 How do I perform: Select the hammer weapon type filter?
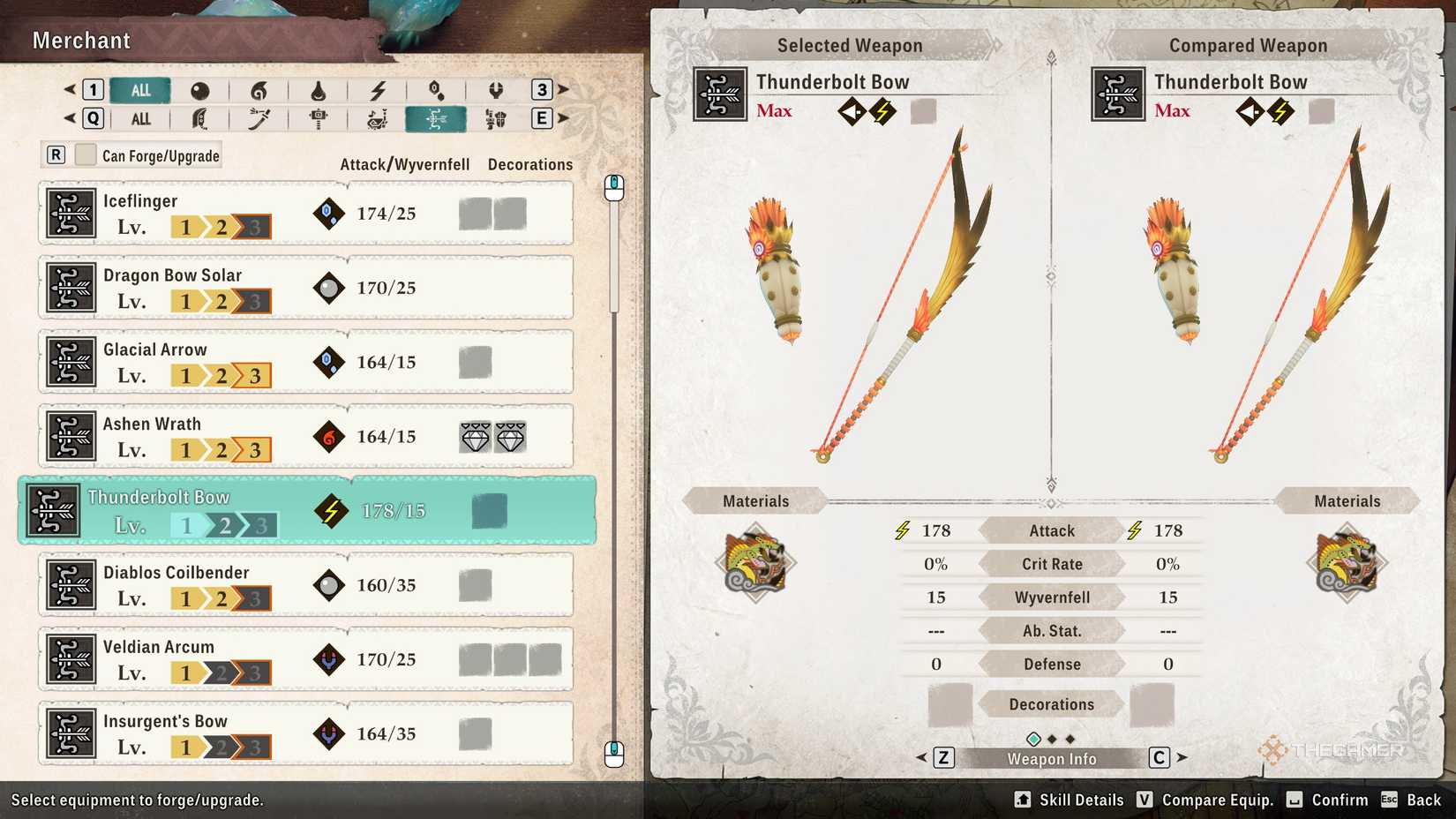pyautogui.click(x=319, y=118)
